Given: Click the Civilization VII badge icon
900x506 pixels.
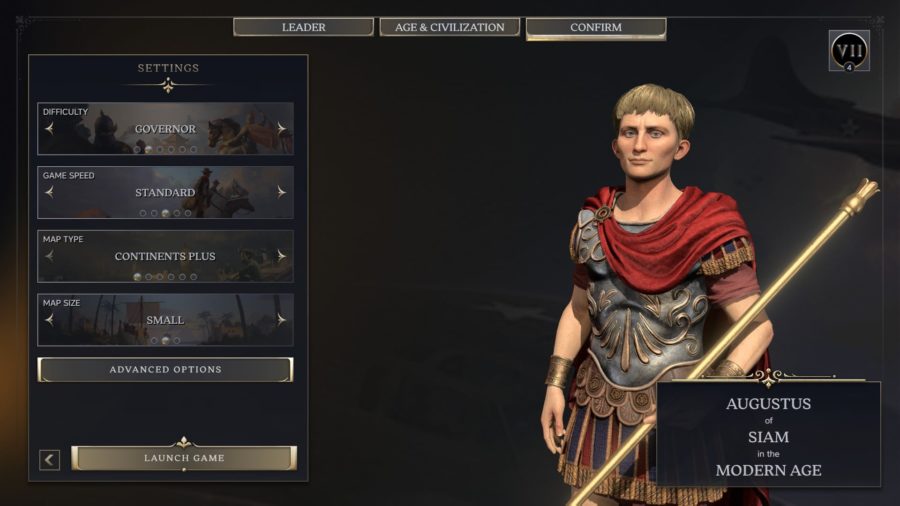Looking at the screenshot, I should click(x=849, y=50).
